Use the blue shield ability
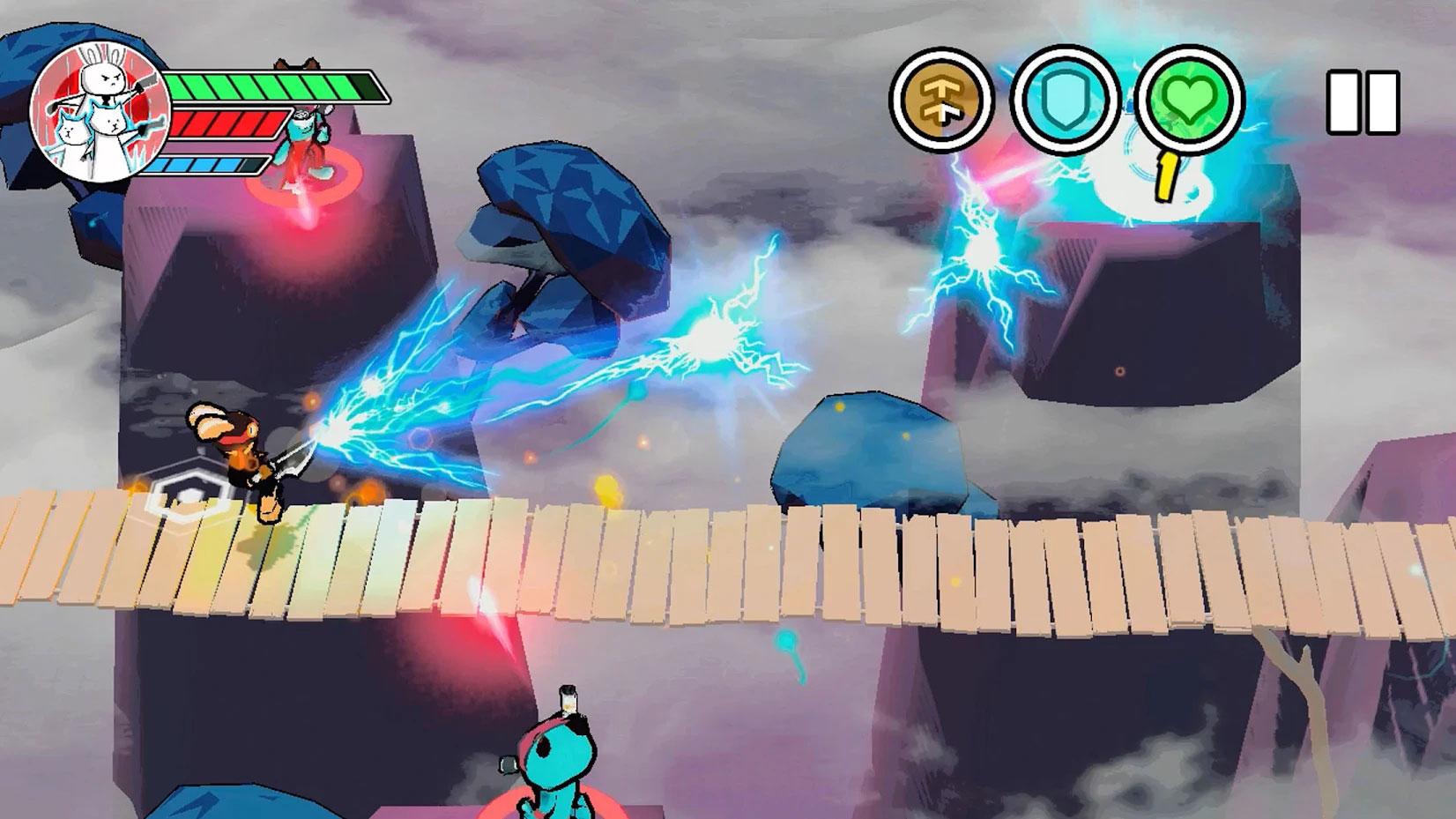The width and height of the screenshot is (1456, 819). 1066,99
